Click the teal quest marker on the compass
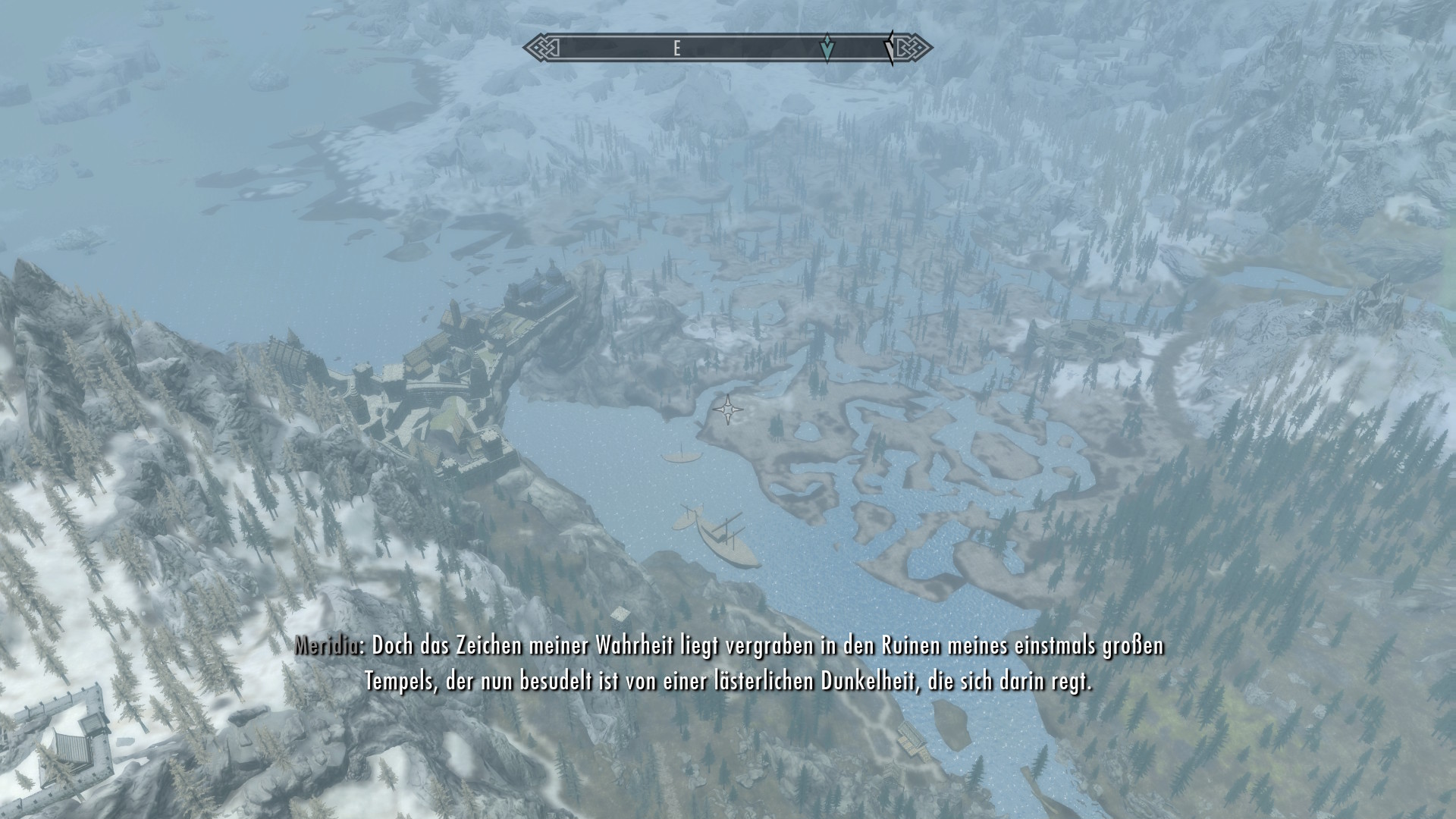The image size is (1456, 819). [827, 48]
